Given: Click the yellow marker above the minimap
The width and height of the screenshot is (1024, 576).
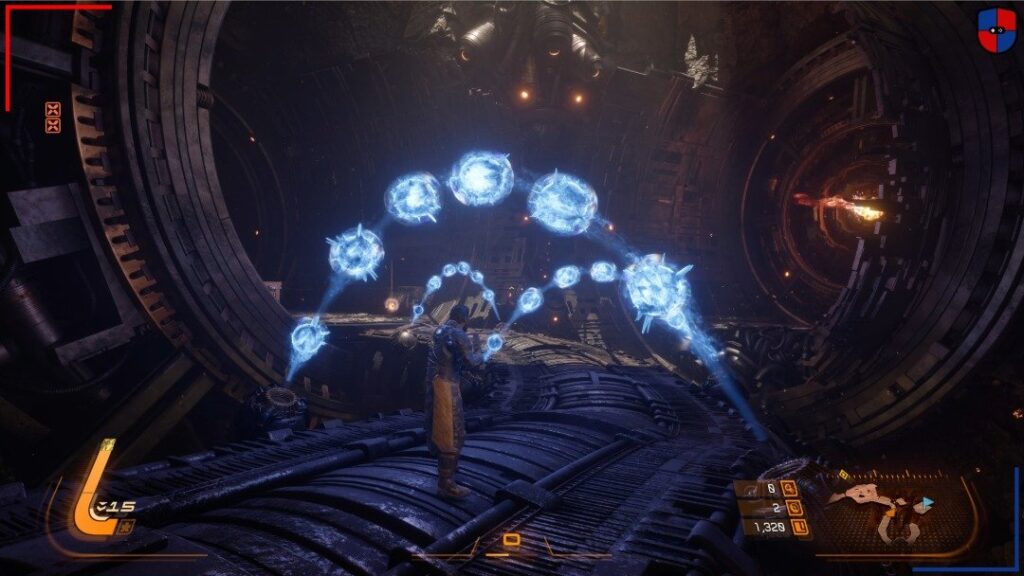Looking at the screenshot, I should pos(846,475).
